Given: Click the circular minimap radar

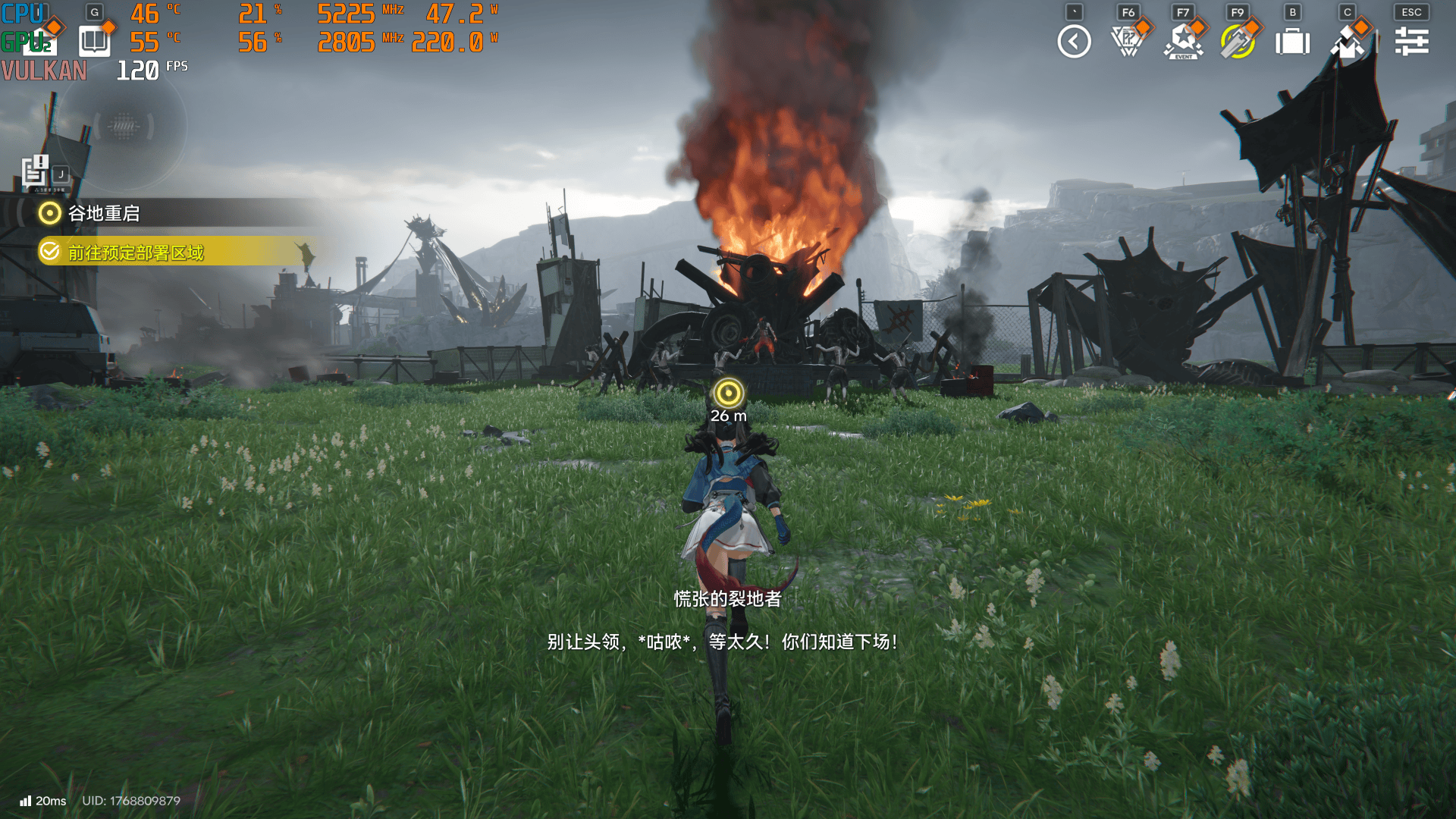Looking at the screenshot, I should click(x=123, y=127).
